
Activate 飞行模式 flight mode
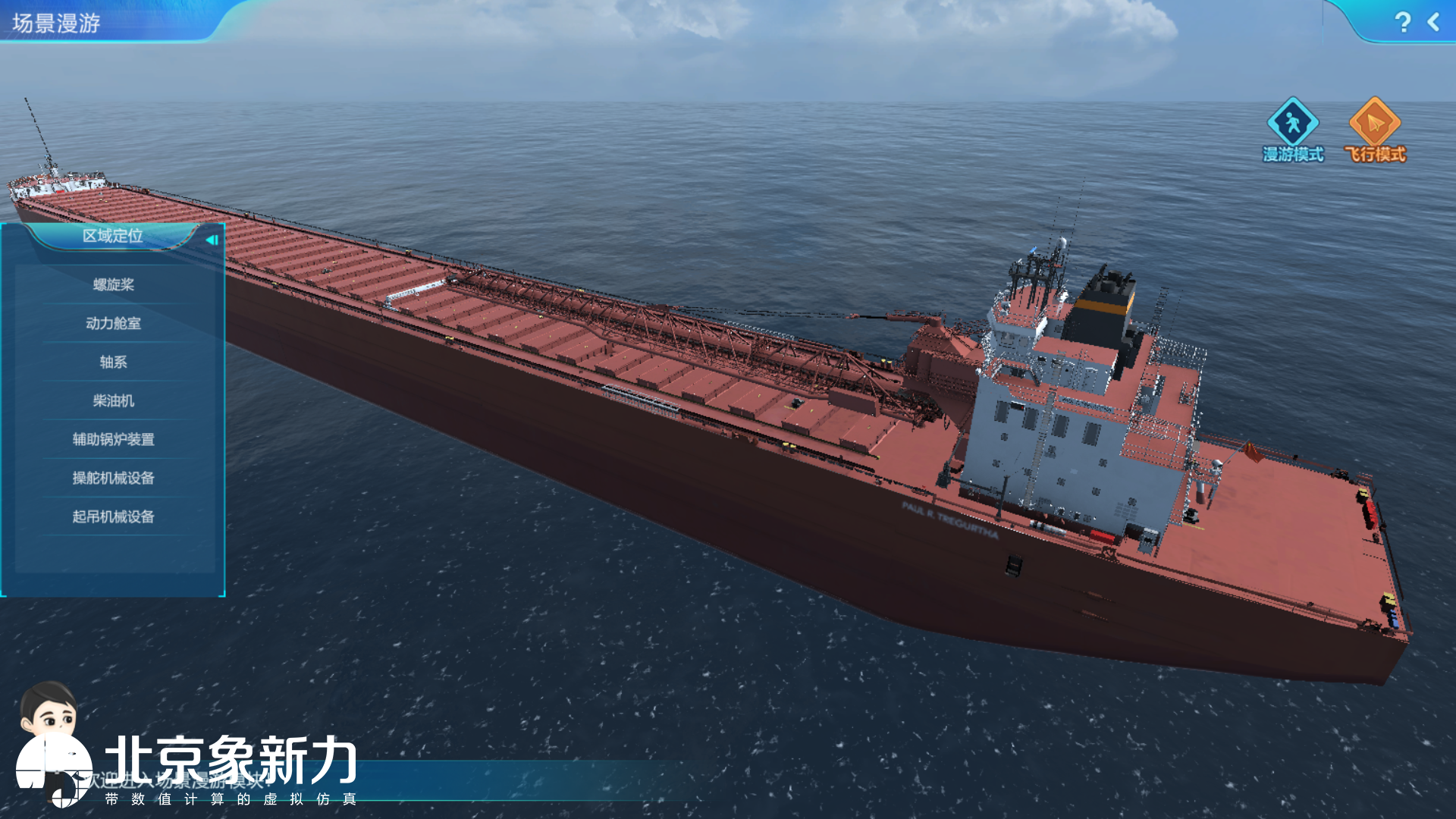pos(1374,129)
